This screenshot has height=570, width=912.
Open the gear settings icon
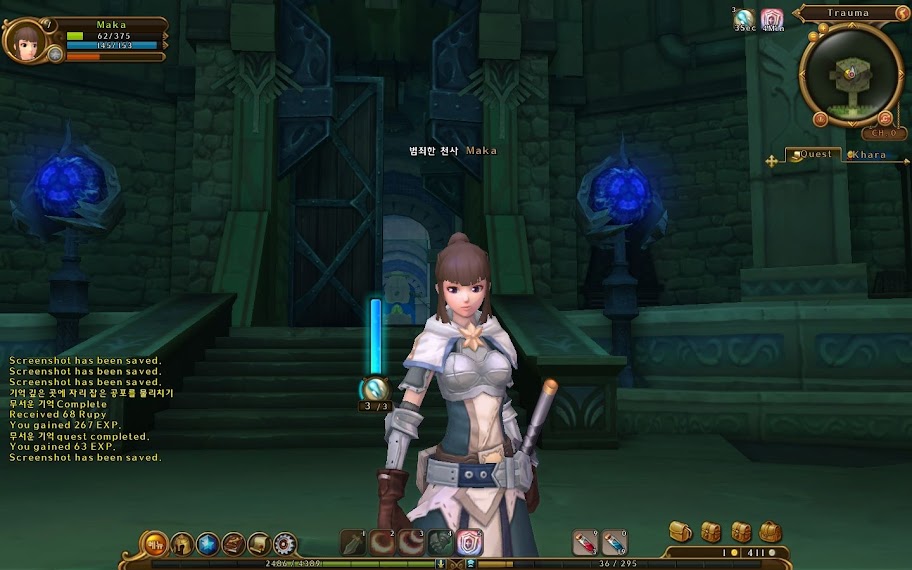285,544
